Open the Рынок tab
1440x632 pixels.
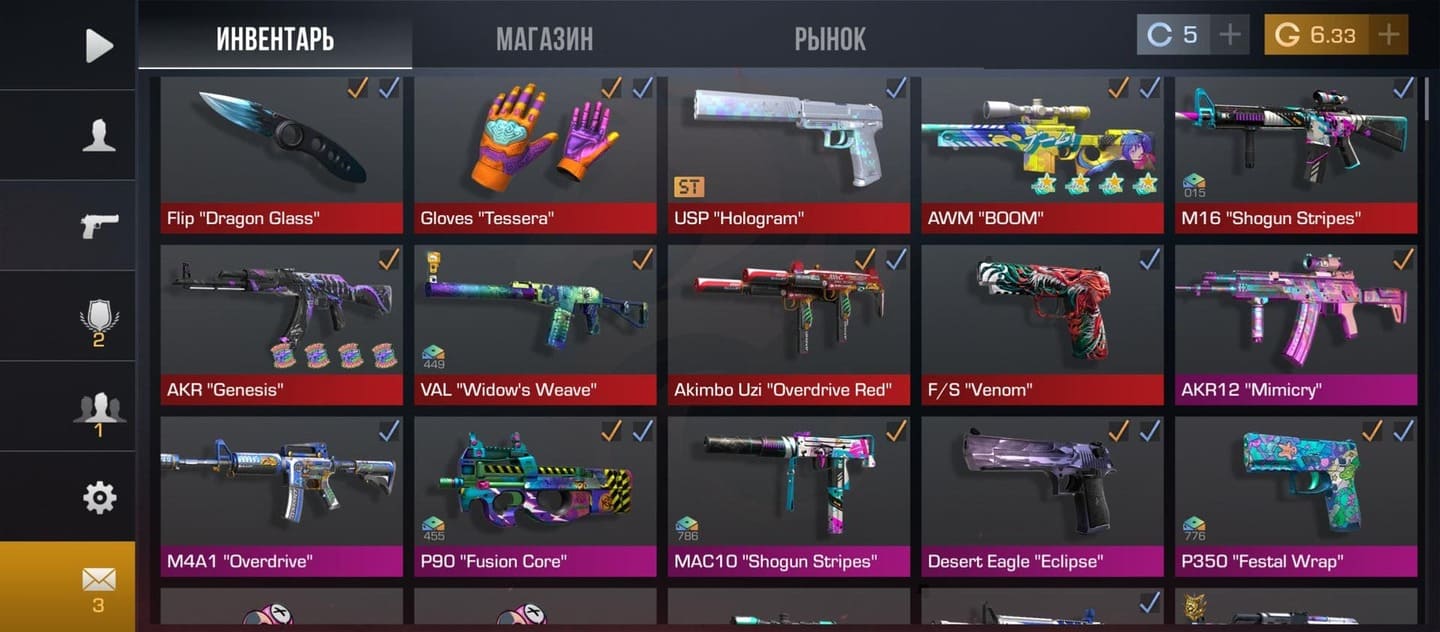[x=830, y=39]
